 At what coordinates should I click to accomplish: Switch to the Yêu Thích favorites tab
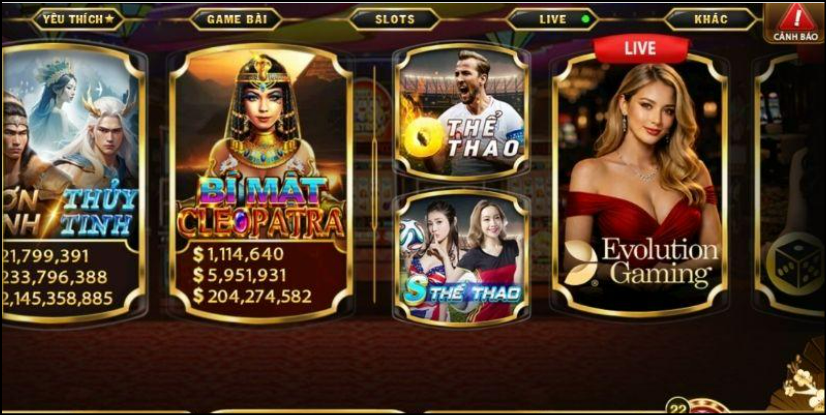(x=77, y=19)
